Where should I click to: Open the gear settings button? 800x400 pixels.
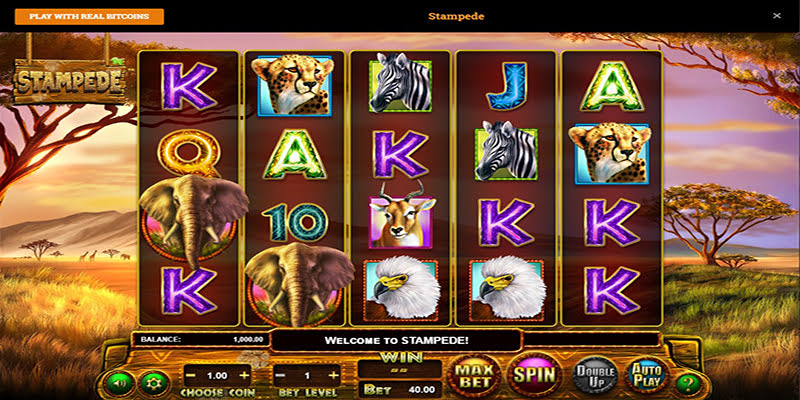click(x=154, y=382)
